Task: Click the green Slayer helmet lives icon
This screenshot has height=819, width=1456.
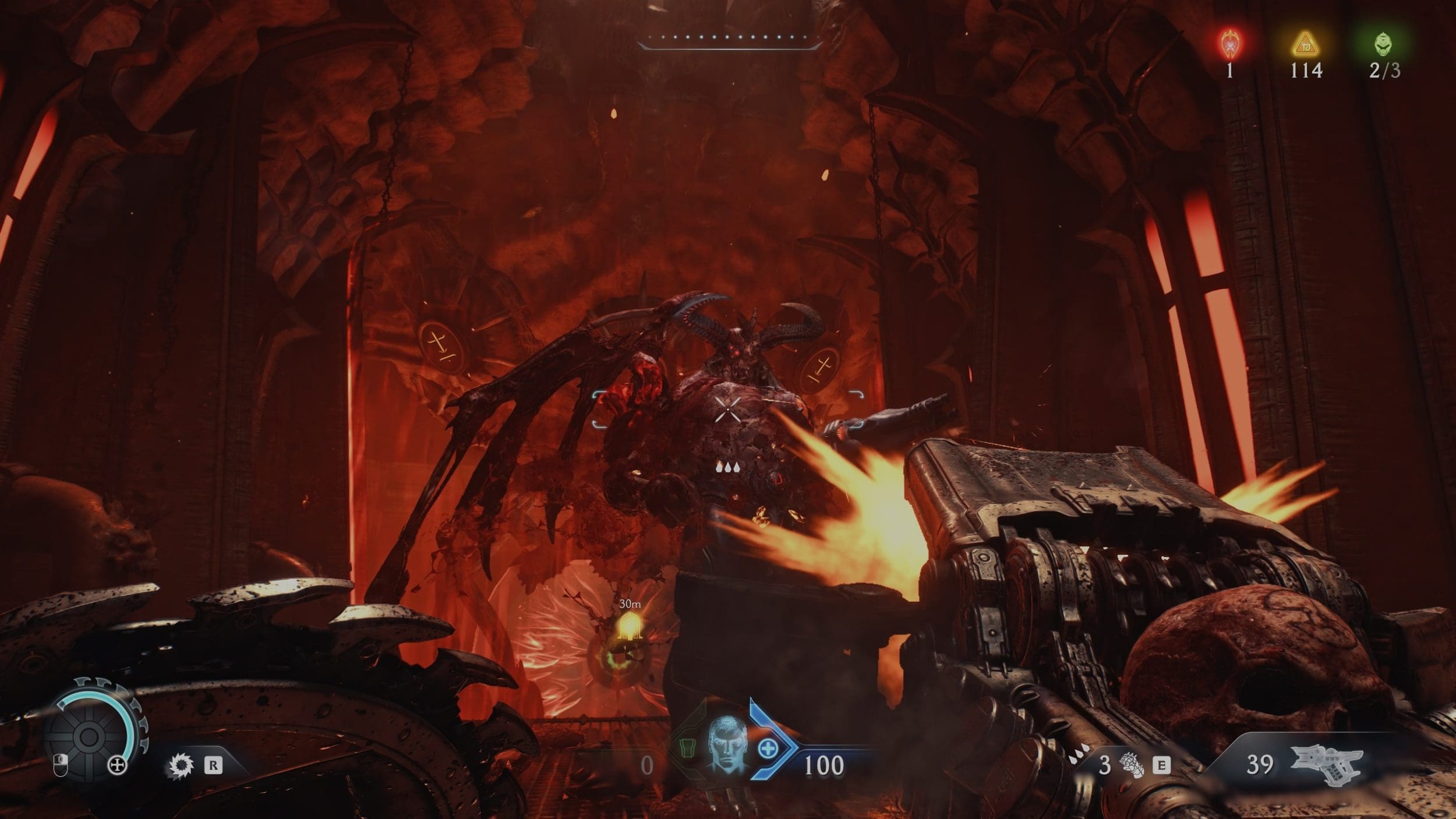Action: pyautogui.click(x=1384, y=44)
